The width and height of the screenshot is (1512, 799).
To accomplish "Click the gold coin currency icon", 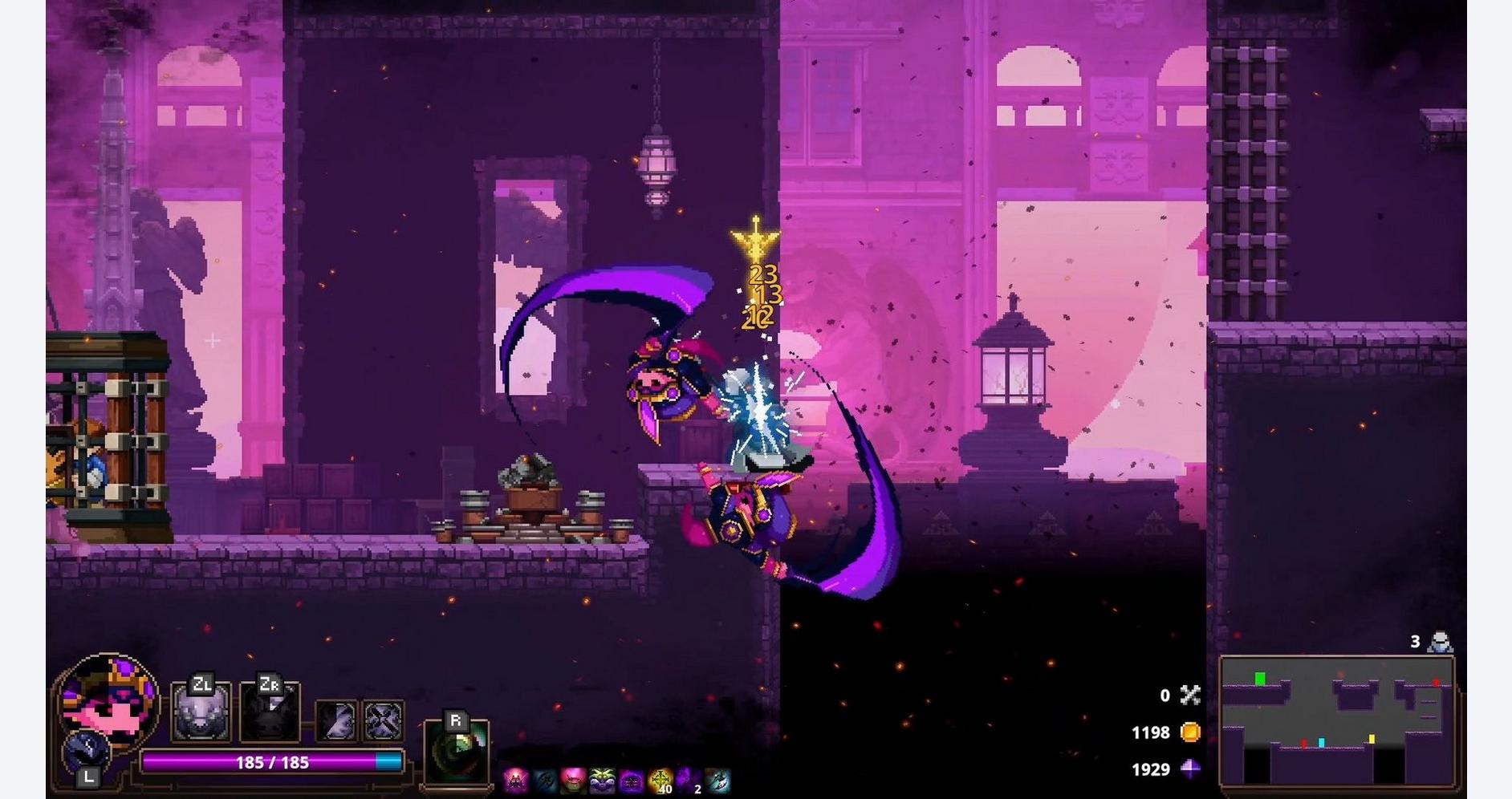I will pyautogui.click(x=1190, y=732).
